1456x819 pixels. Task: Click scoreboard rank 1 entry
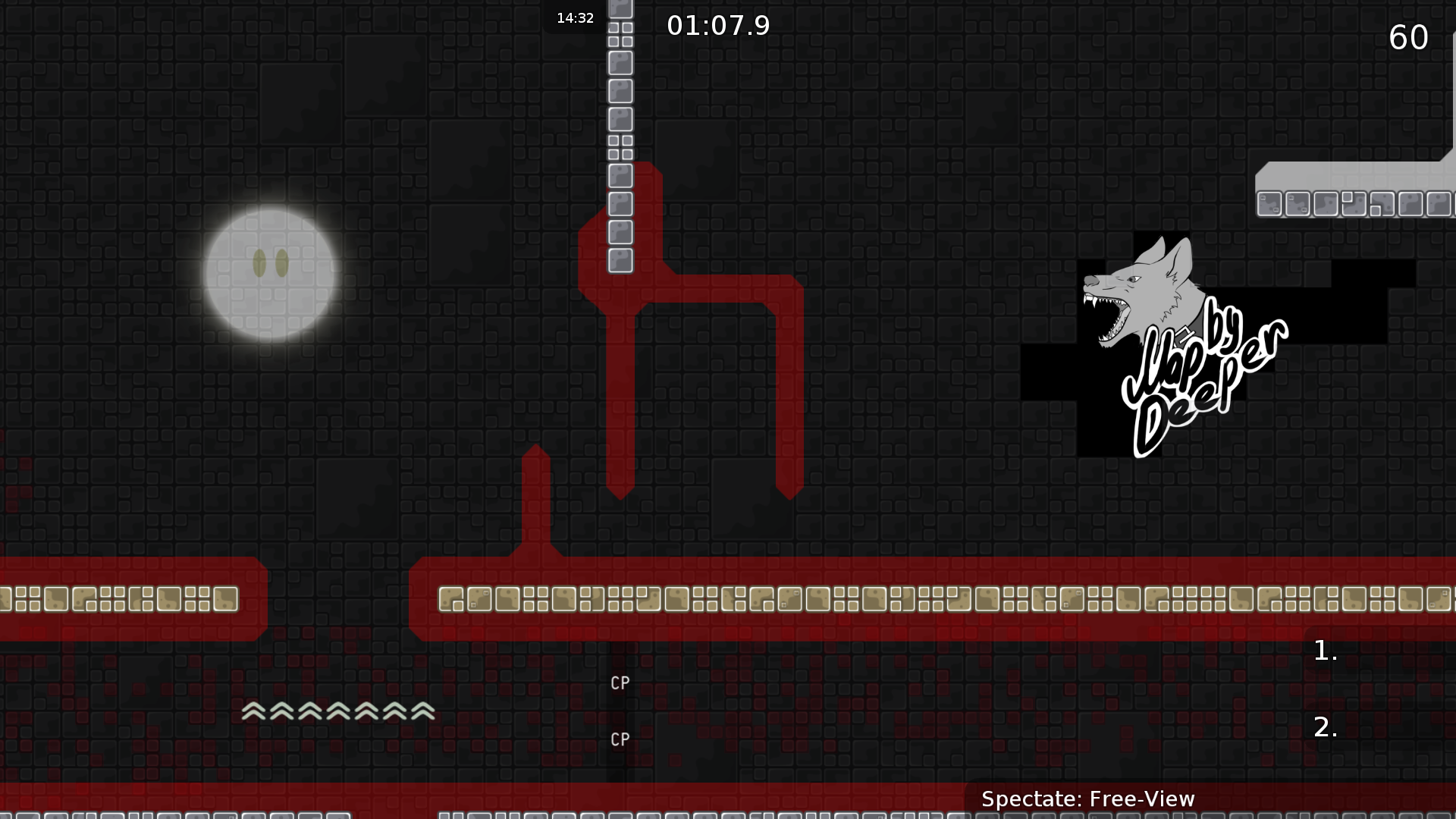tap(1324, 651)
